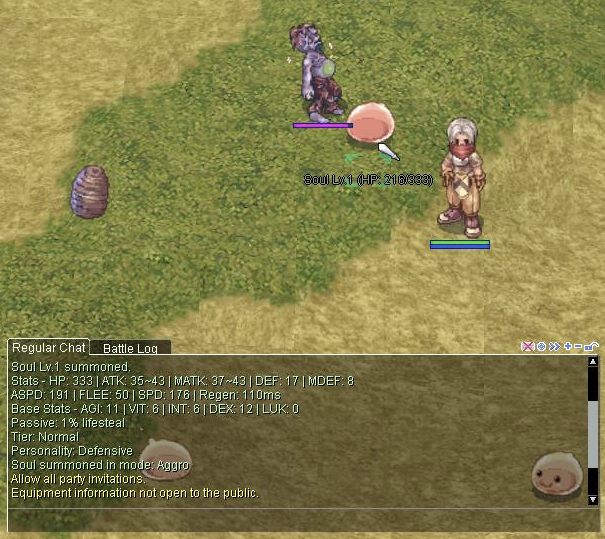Click the double-arrow chat window icon
605x539 pixels.
554,347
